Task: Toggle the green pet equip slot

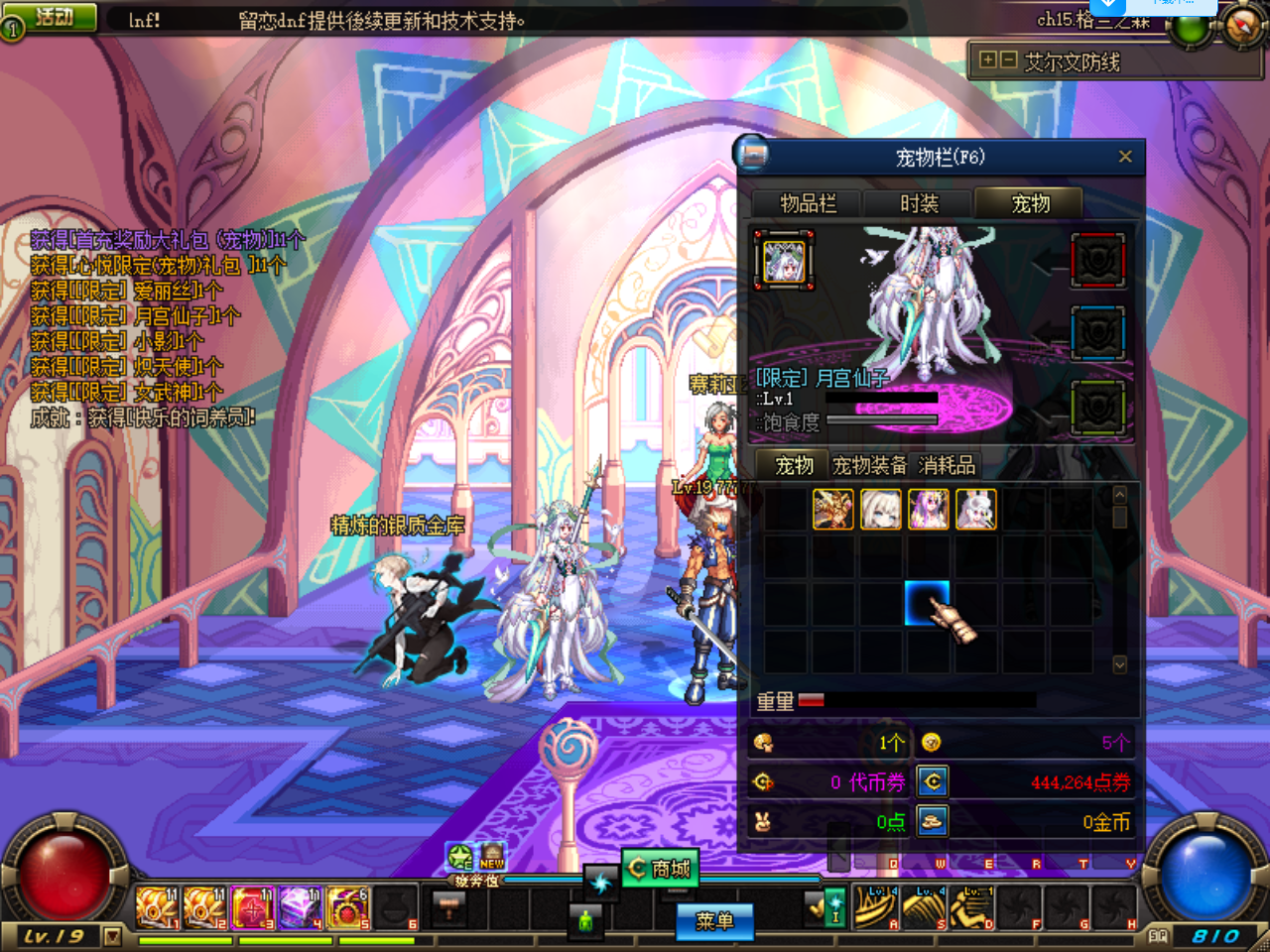Action: 1098,408
